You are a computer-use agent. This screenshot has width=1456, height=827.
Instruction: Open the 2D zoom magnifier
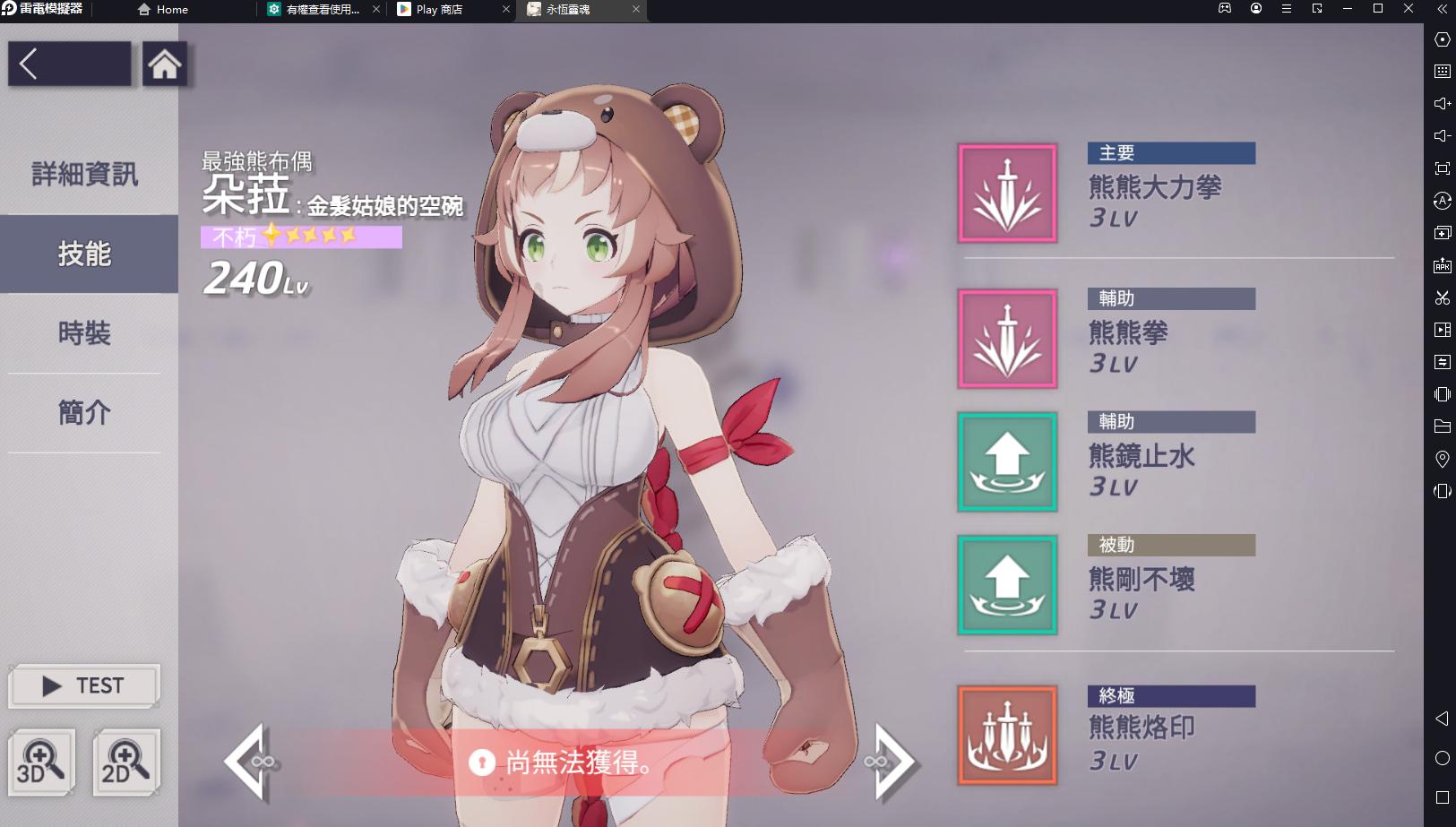tap(125, 762)
